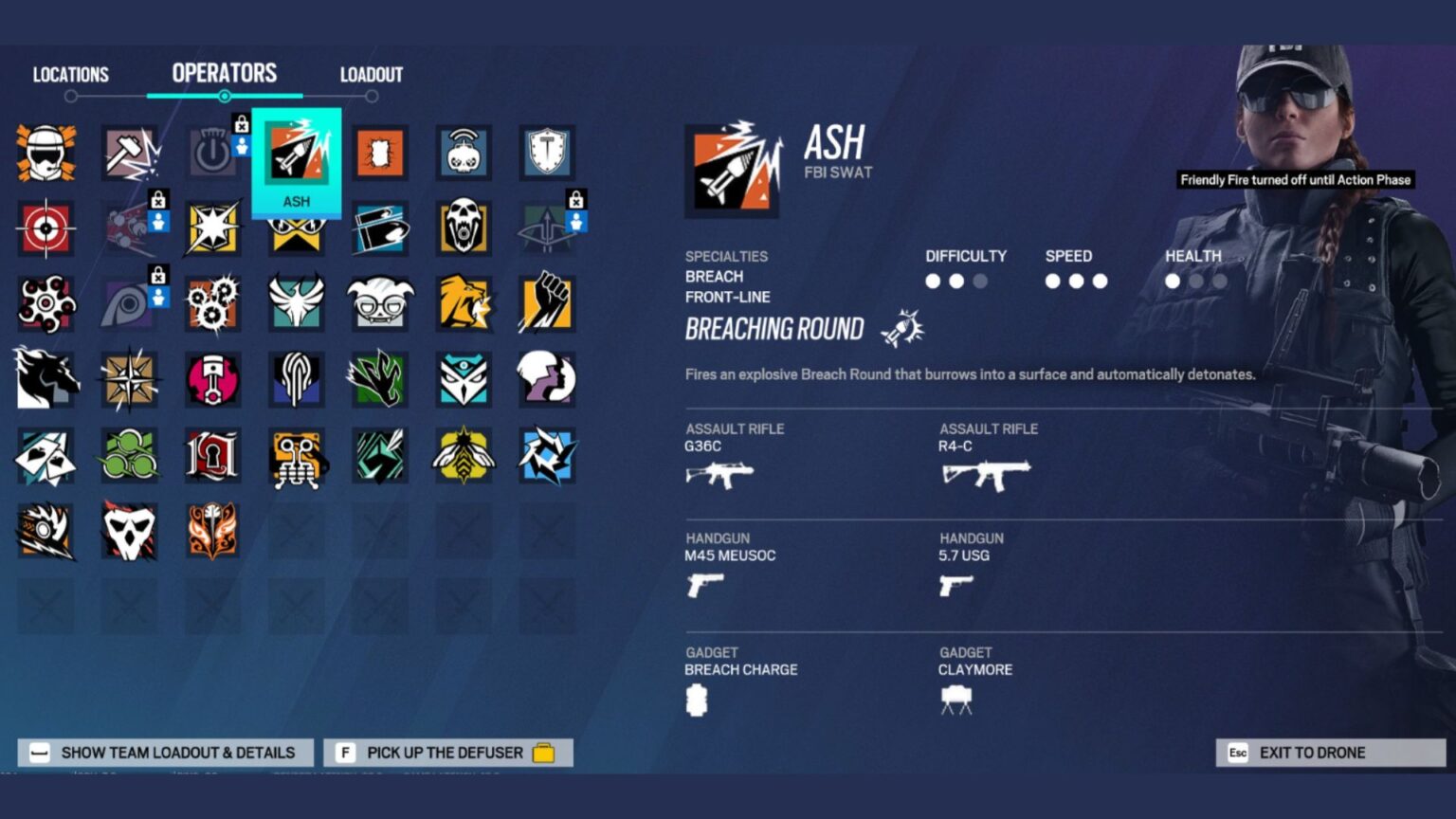The image size is (1456, 819).
Task: Select Ace's spade cards icon
Action: (46, 456)
